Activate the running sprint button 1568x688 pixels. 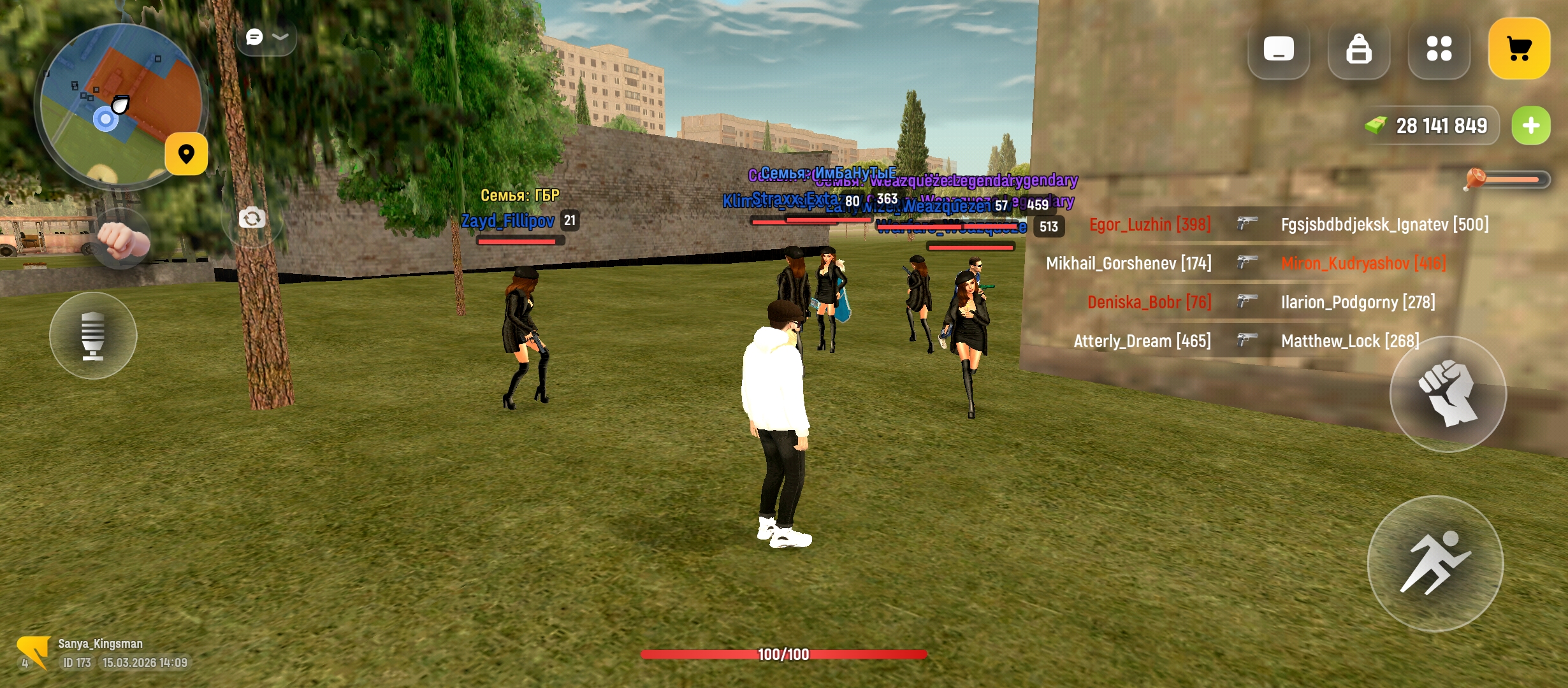[1435, 563]
